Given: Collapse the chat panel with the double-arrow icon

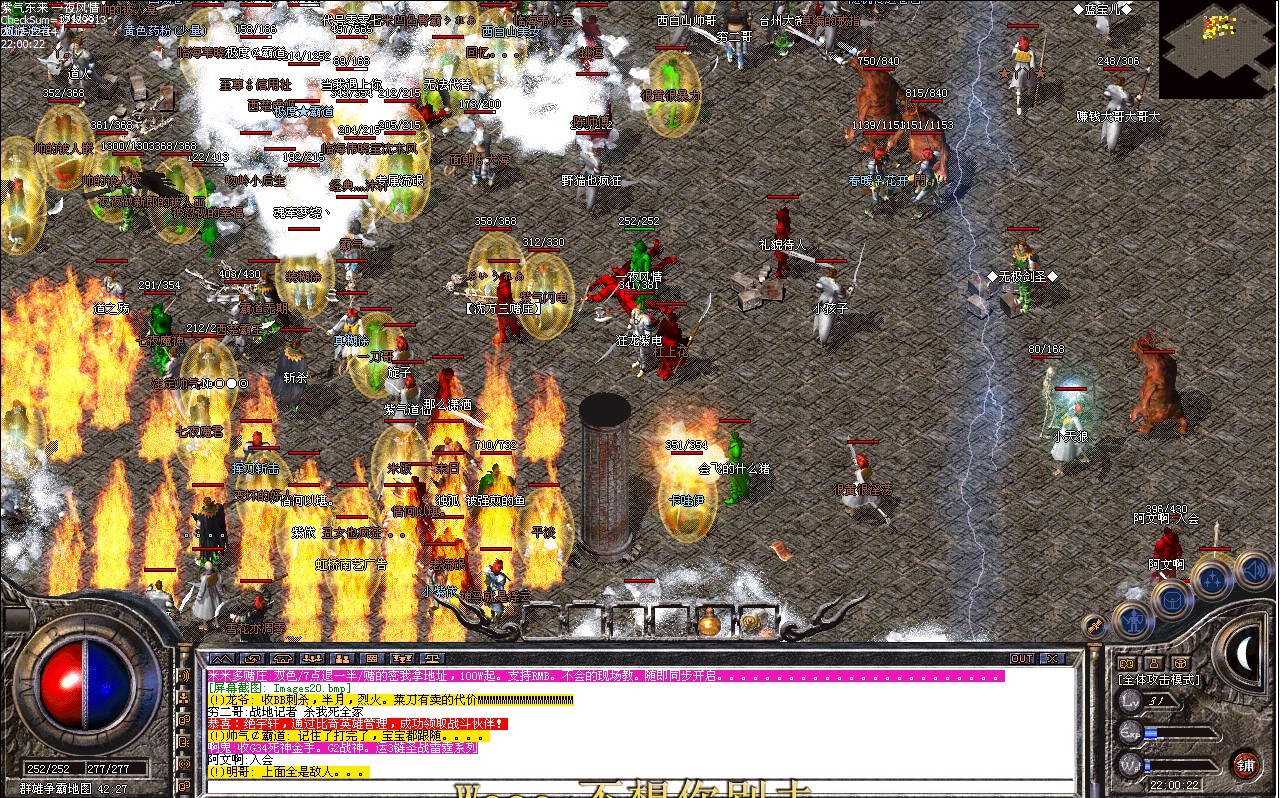Looking at the screenshot, I should click(222, 658).
